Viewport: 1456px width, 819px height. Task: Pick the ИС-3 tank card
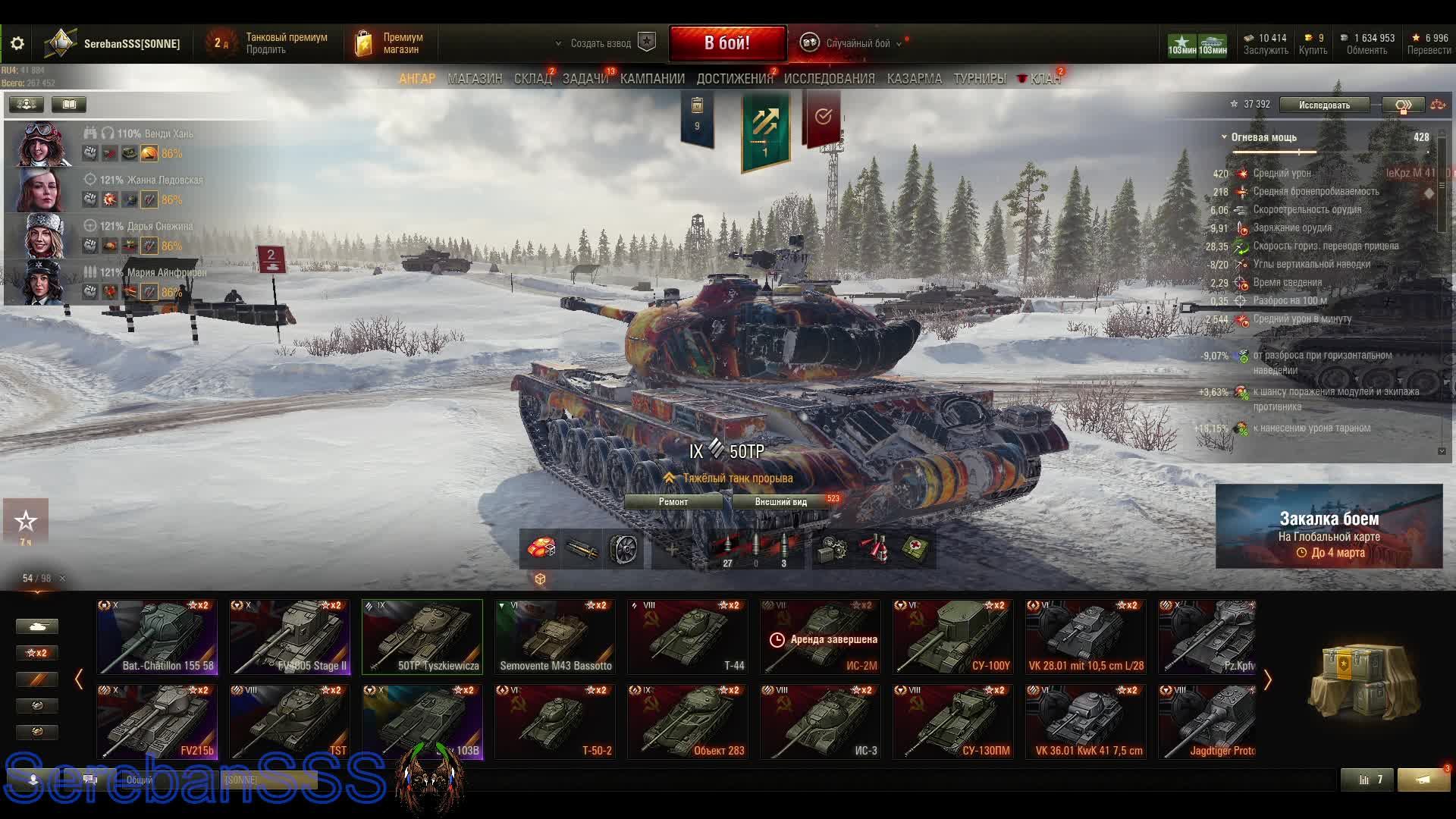[x=821, y=722]
